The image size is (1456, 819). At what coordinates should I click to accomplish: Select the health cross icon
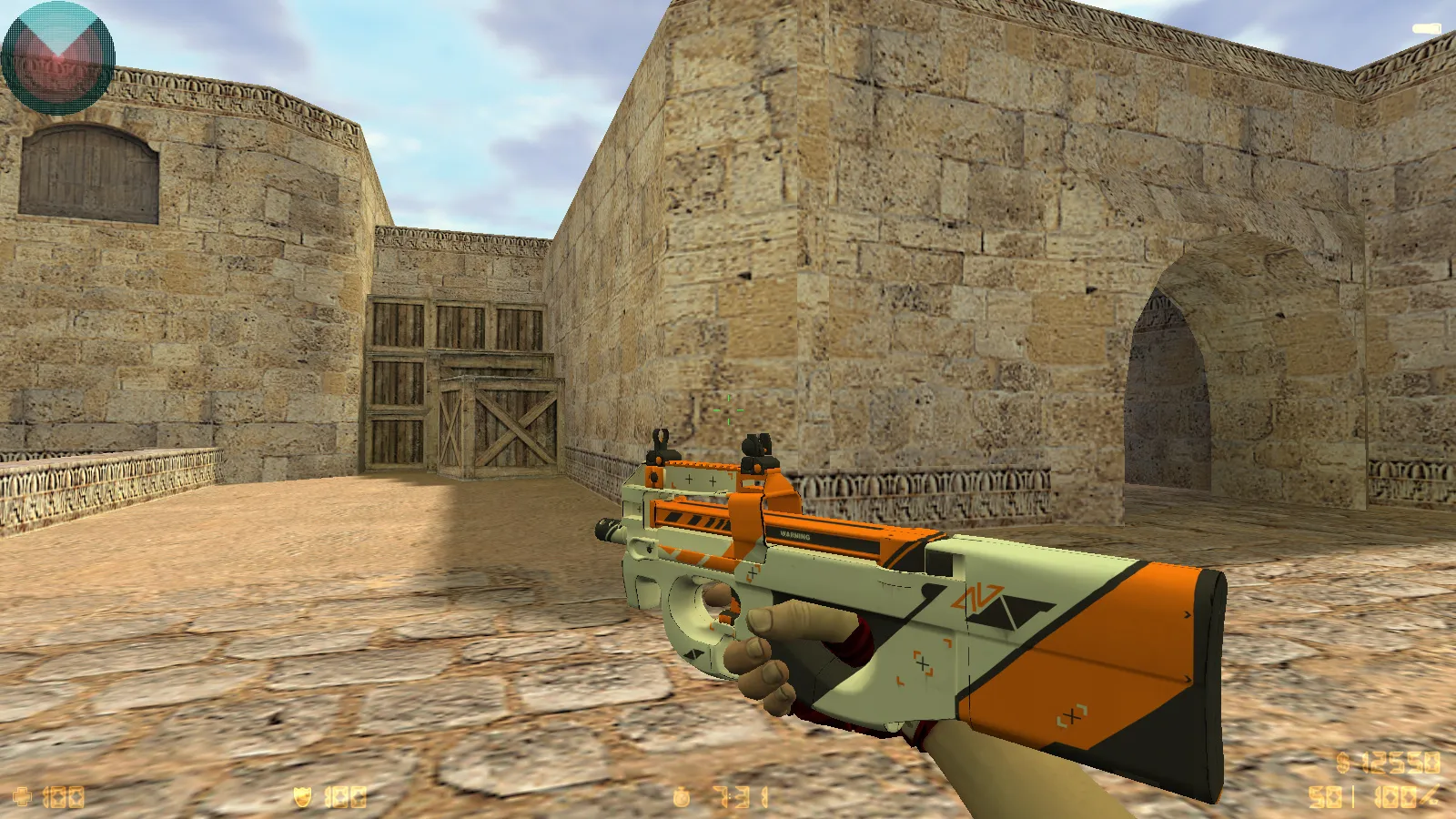click(23, 796)
